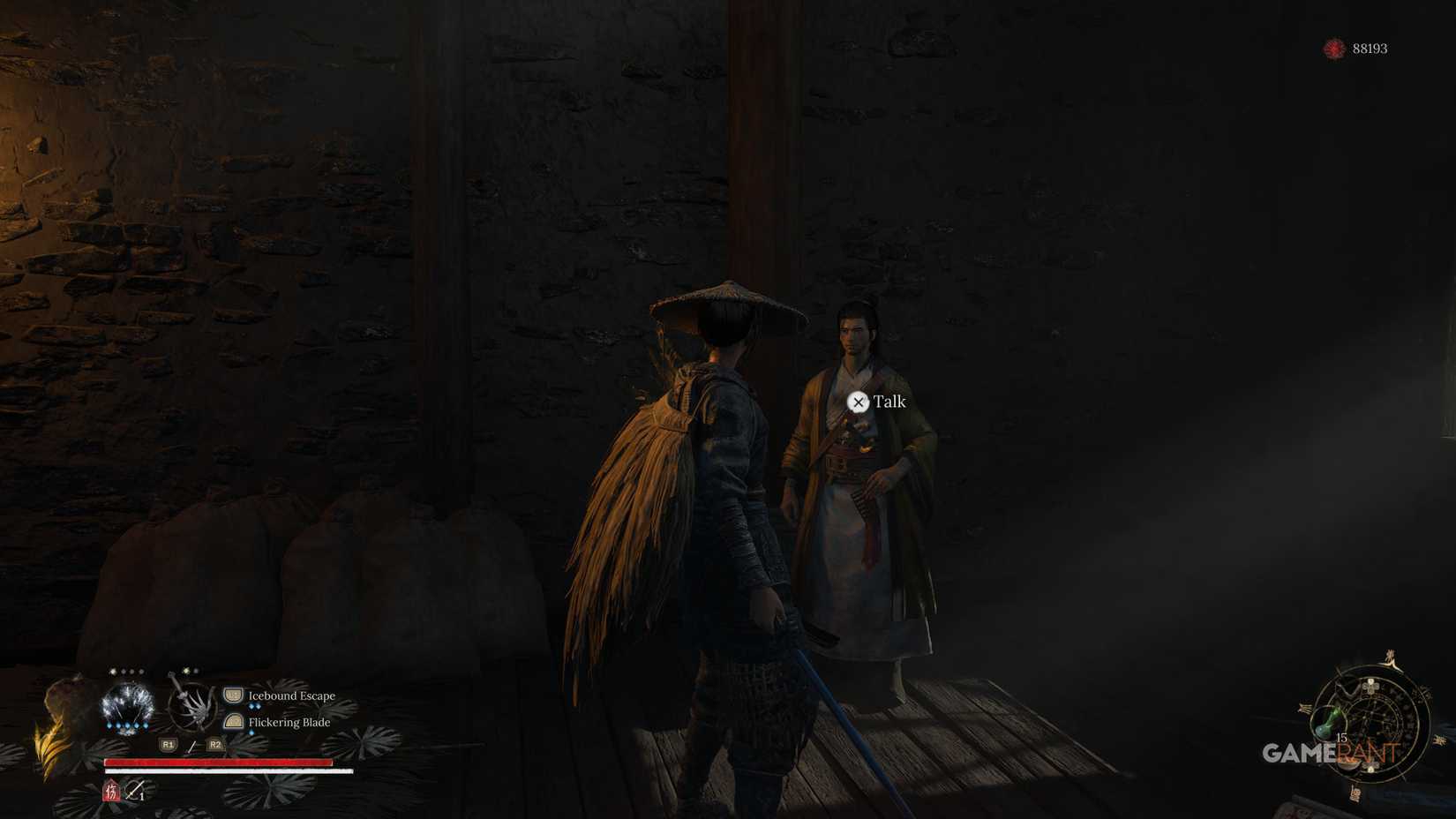This screenshot has width=1456, height=819.
Task: Click the red health bar
Action: point(219,762)
